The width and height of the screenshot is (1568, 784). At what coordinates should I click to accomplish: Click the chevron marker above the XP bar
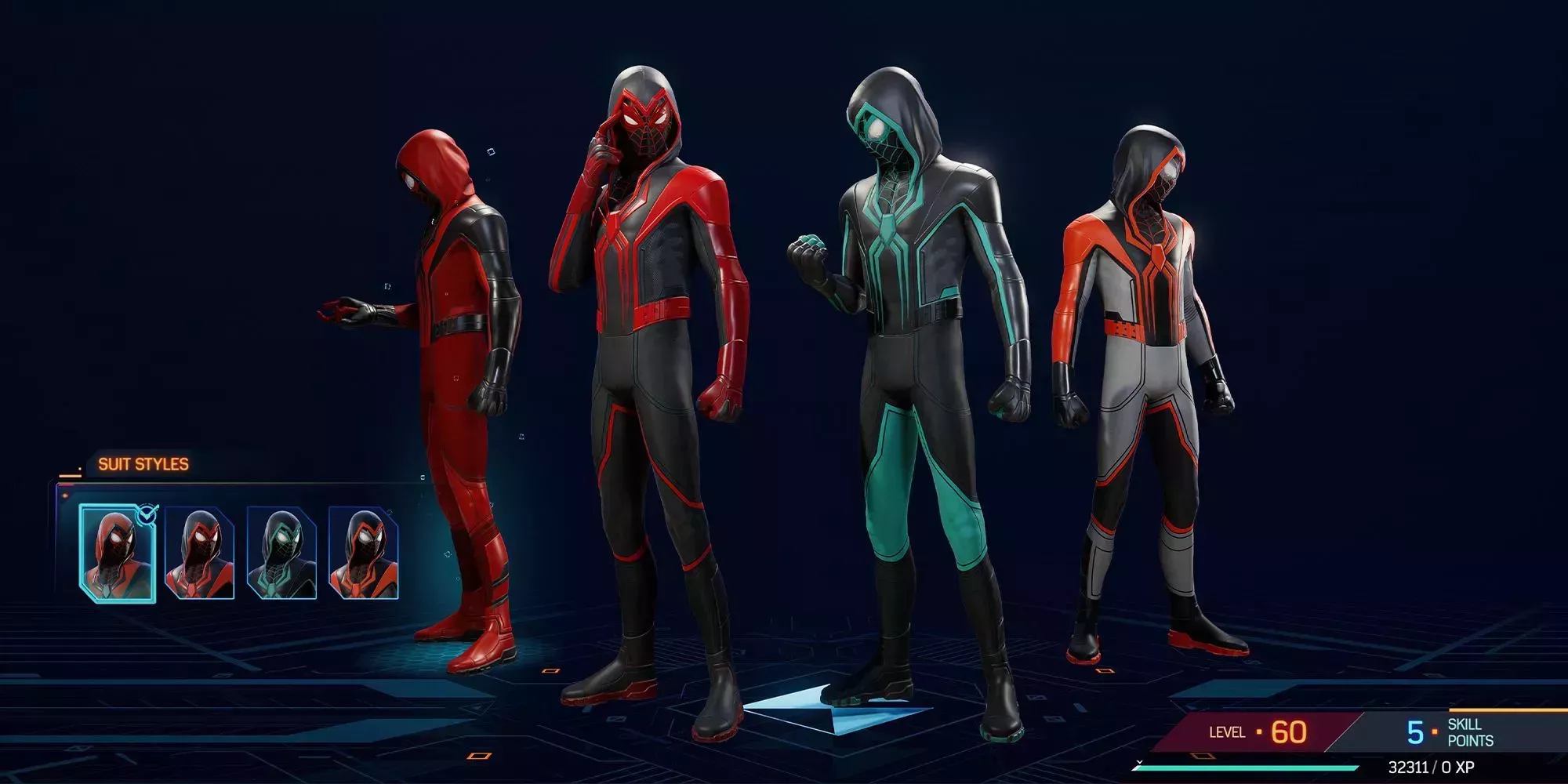coord(1138,763)
